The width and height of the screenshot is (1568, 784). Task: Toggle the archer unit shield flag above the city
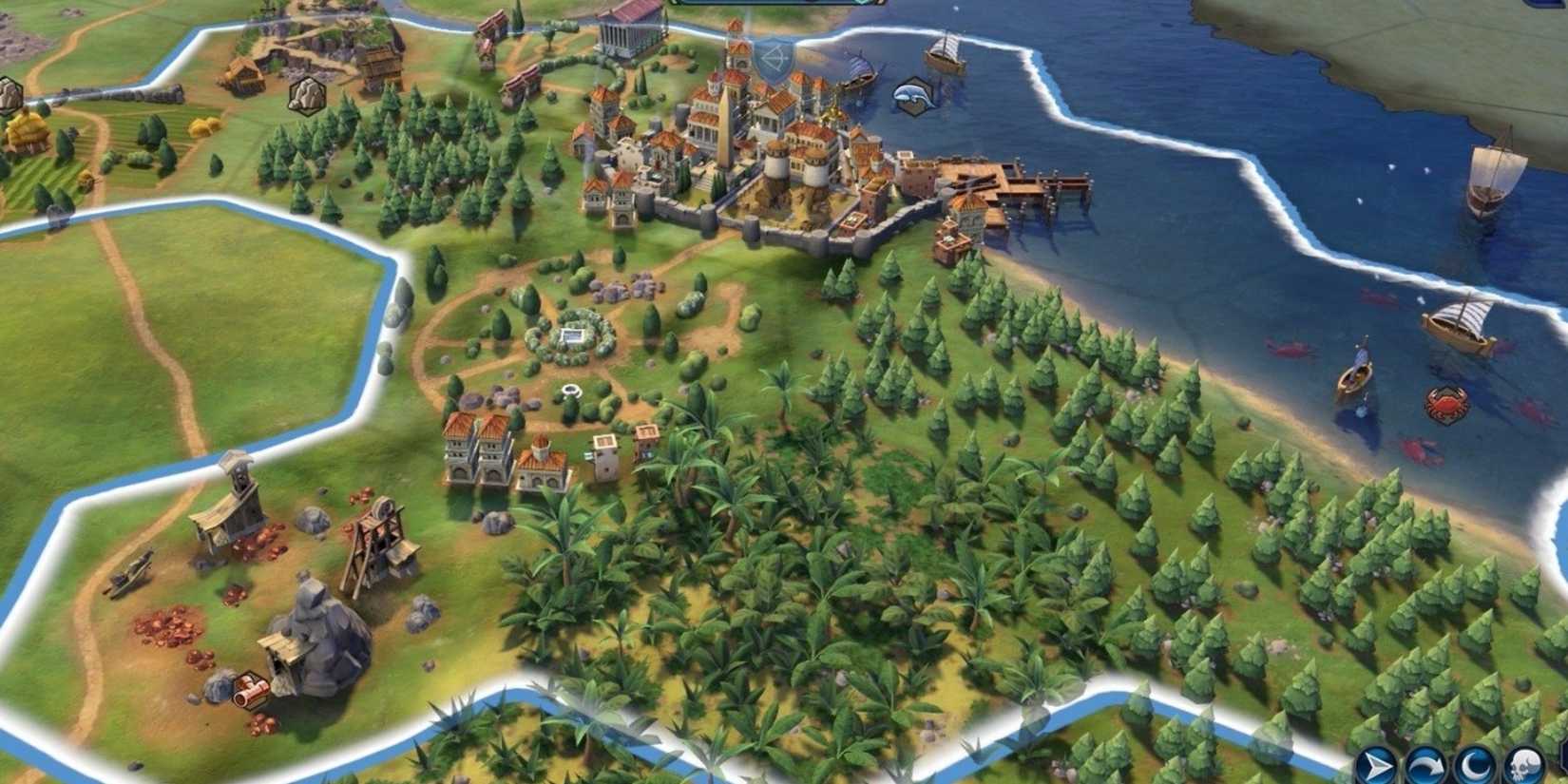pos(774,59)
